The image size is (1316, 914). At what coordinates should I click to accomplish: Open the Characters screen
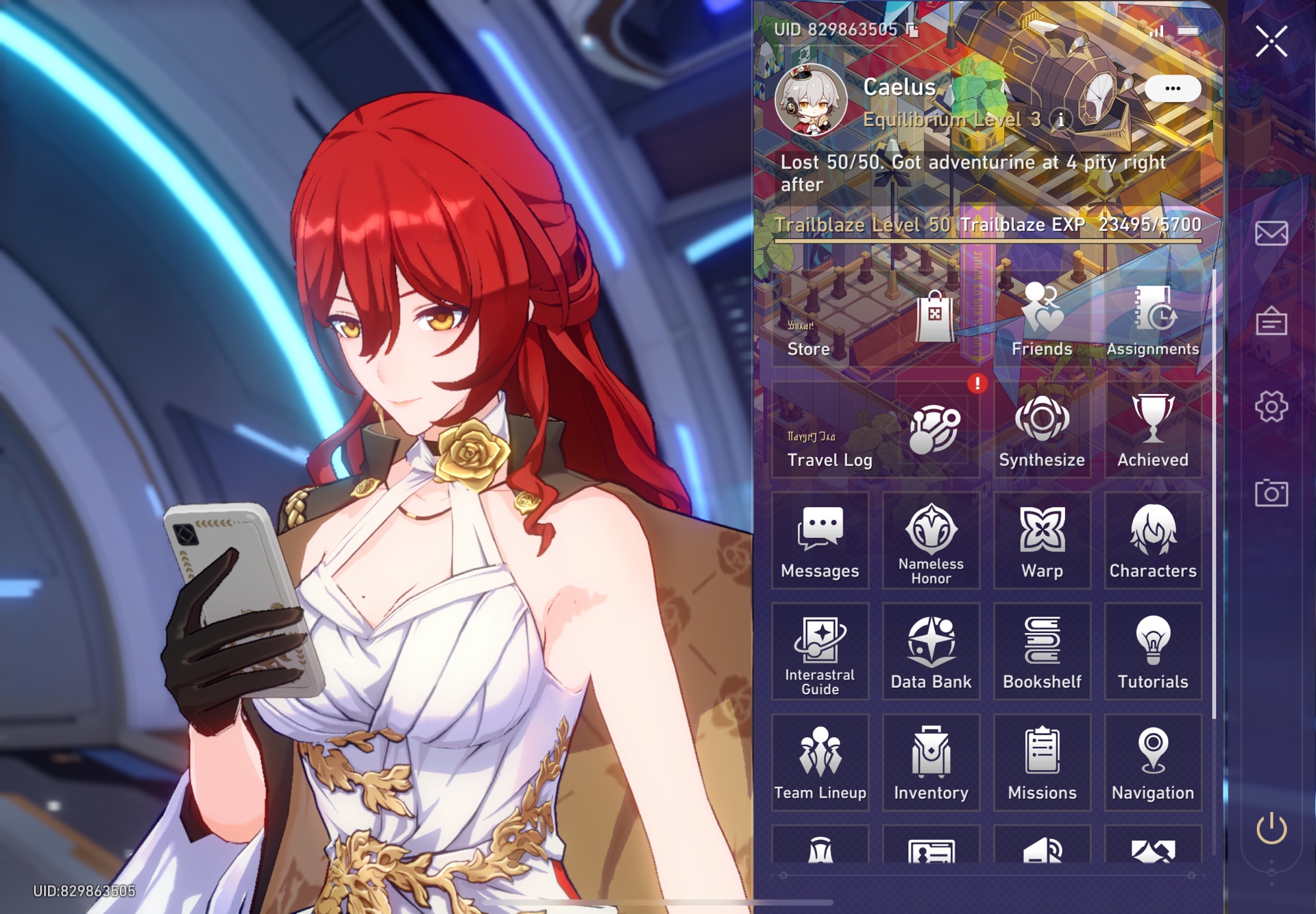click(x=1154, y=540)
